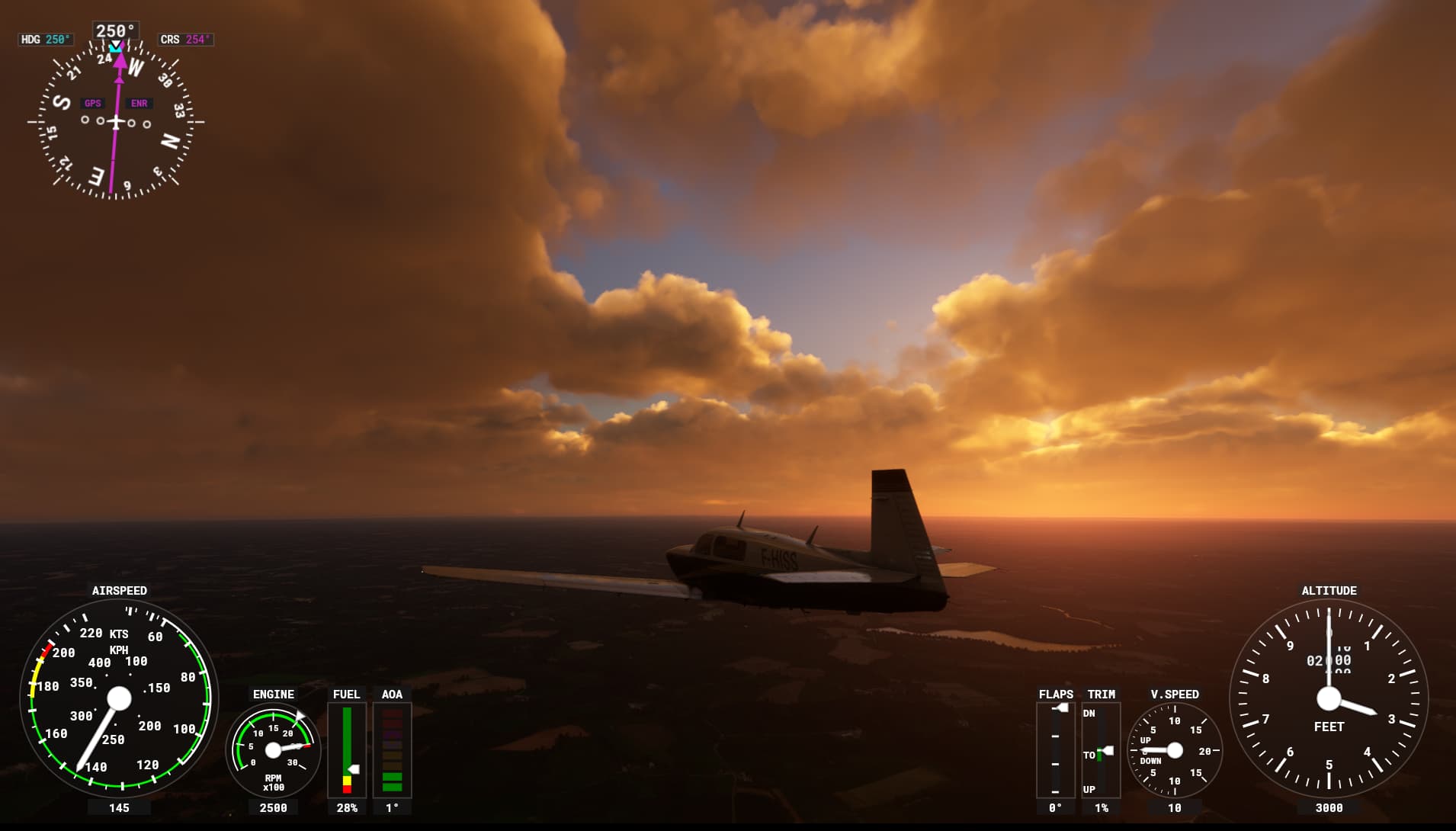Click the 250° heading readout box
This screenshot has height=831, width=1456.
(116, 28)
